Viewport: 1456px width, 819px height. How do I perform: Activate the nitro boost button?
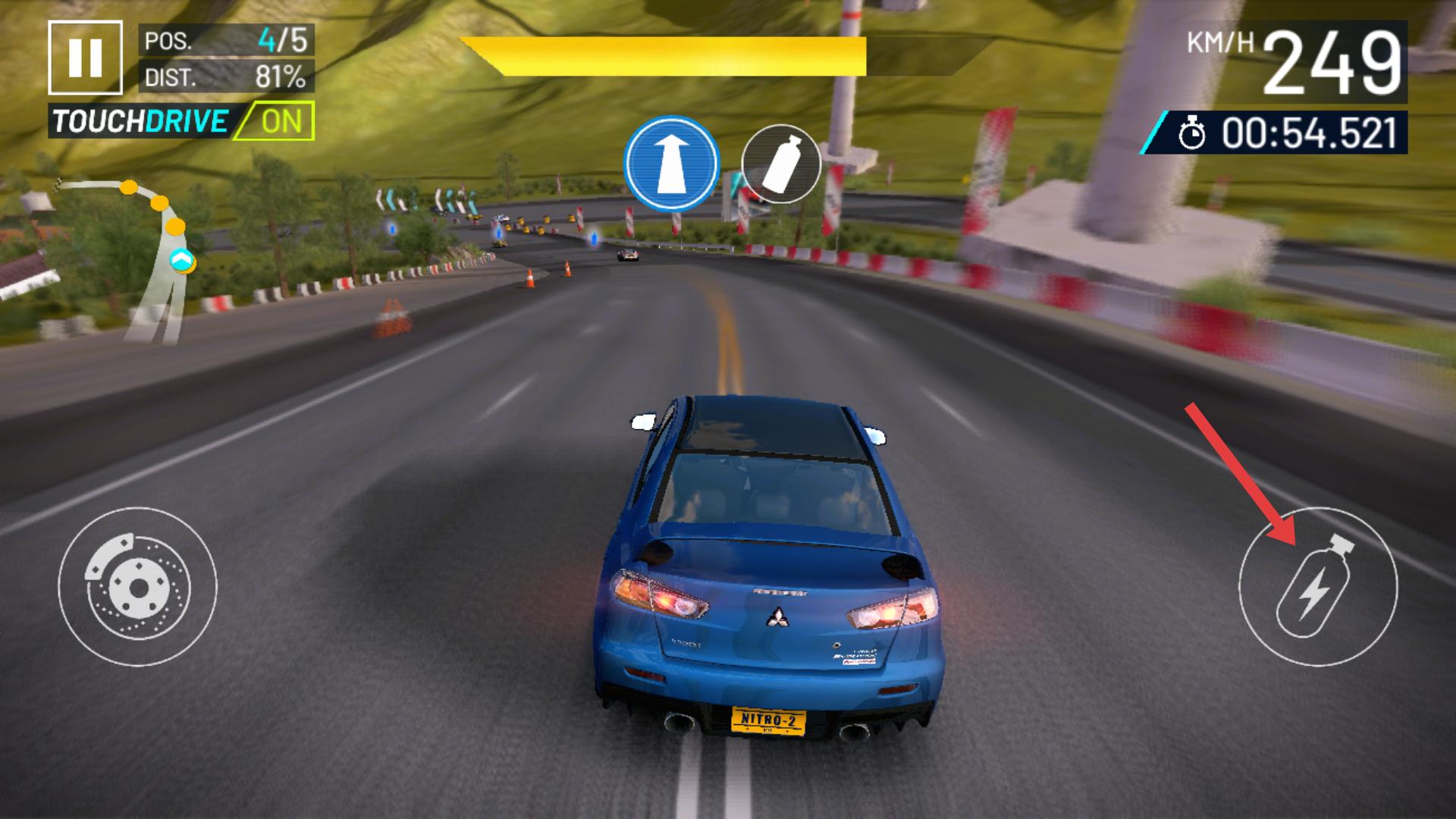pyautogui.click(x=1317, y=586)
